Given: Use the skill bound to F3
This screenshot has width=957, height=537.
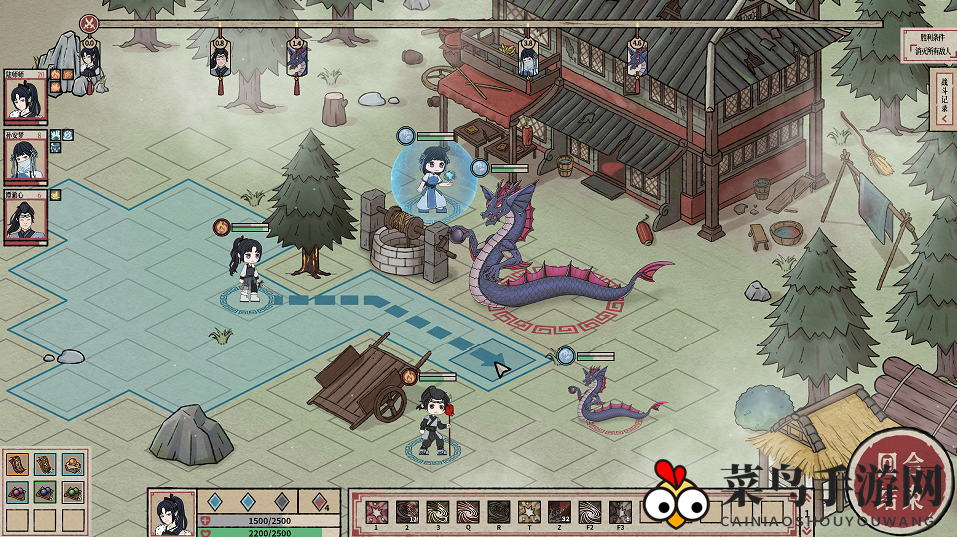Looking at the screenshot, I should 620,512.
